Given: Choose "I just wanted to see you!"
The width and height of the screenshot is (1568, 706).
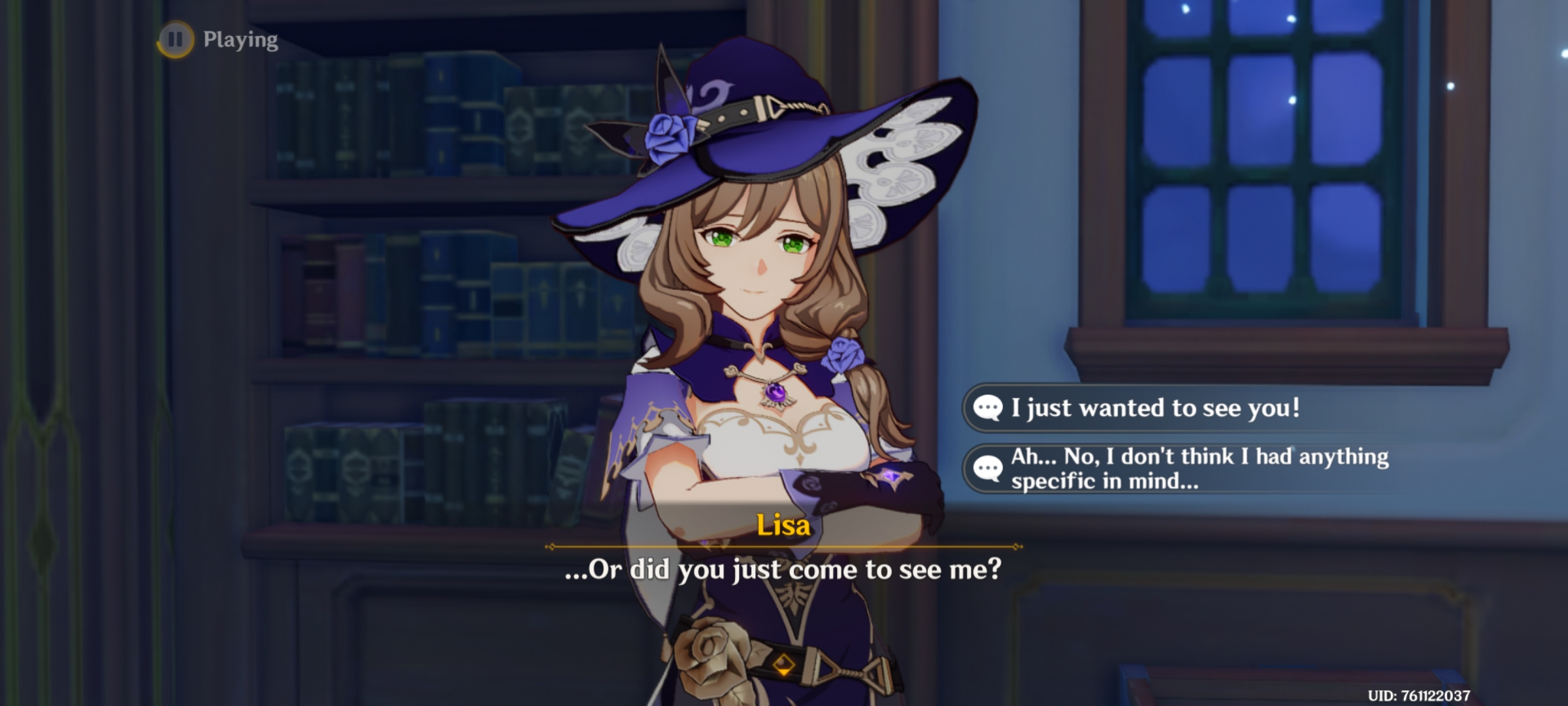Looking at the screenshot, I should 1154,408.
